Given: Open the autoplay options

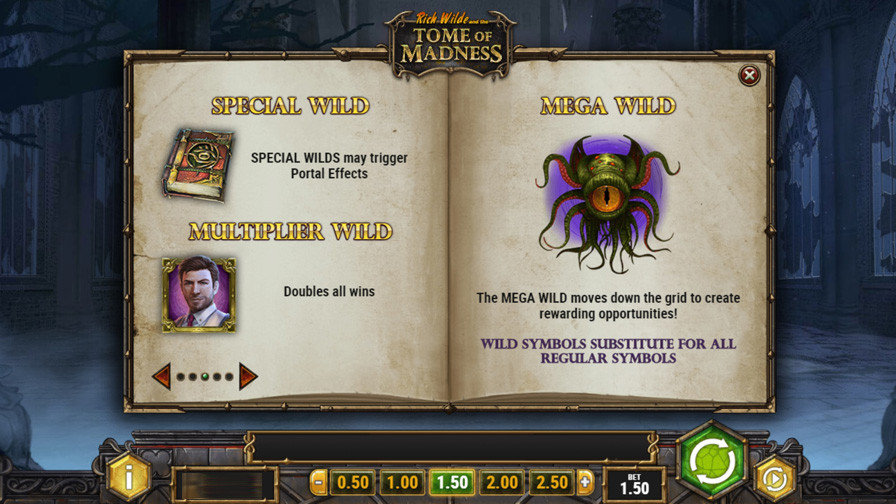Looking at the screenshot, I should 773,478.
